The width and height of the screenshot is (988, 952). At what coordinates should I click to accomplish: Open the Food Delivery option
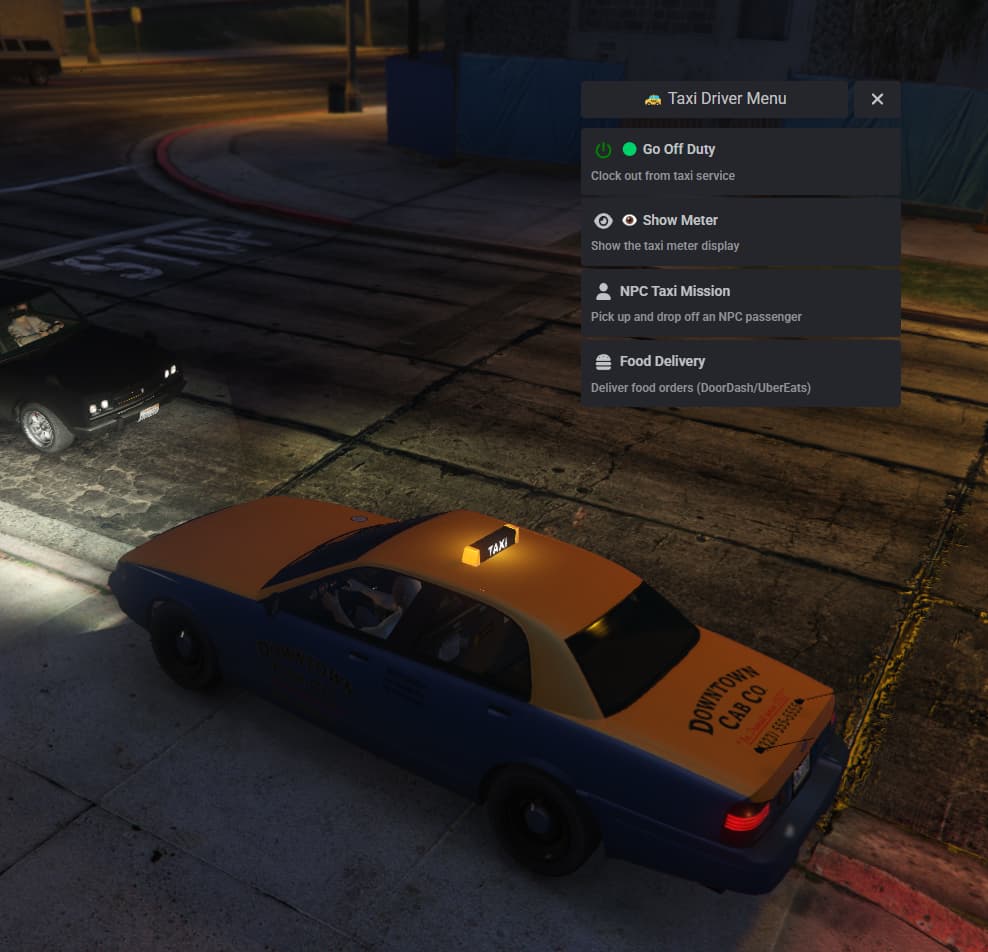[740, 373]
